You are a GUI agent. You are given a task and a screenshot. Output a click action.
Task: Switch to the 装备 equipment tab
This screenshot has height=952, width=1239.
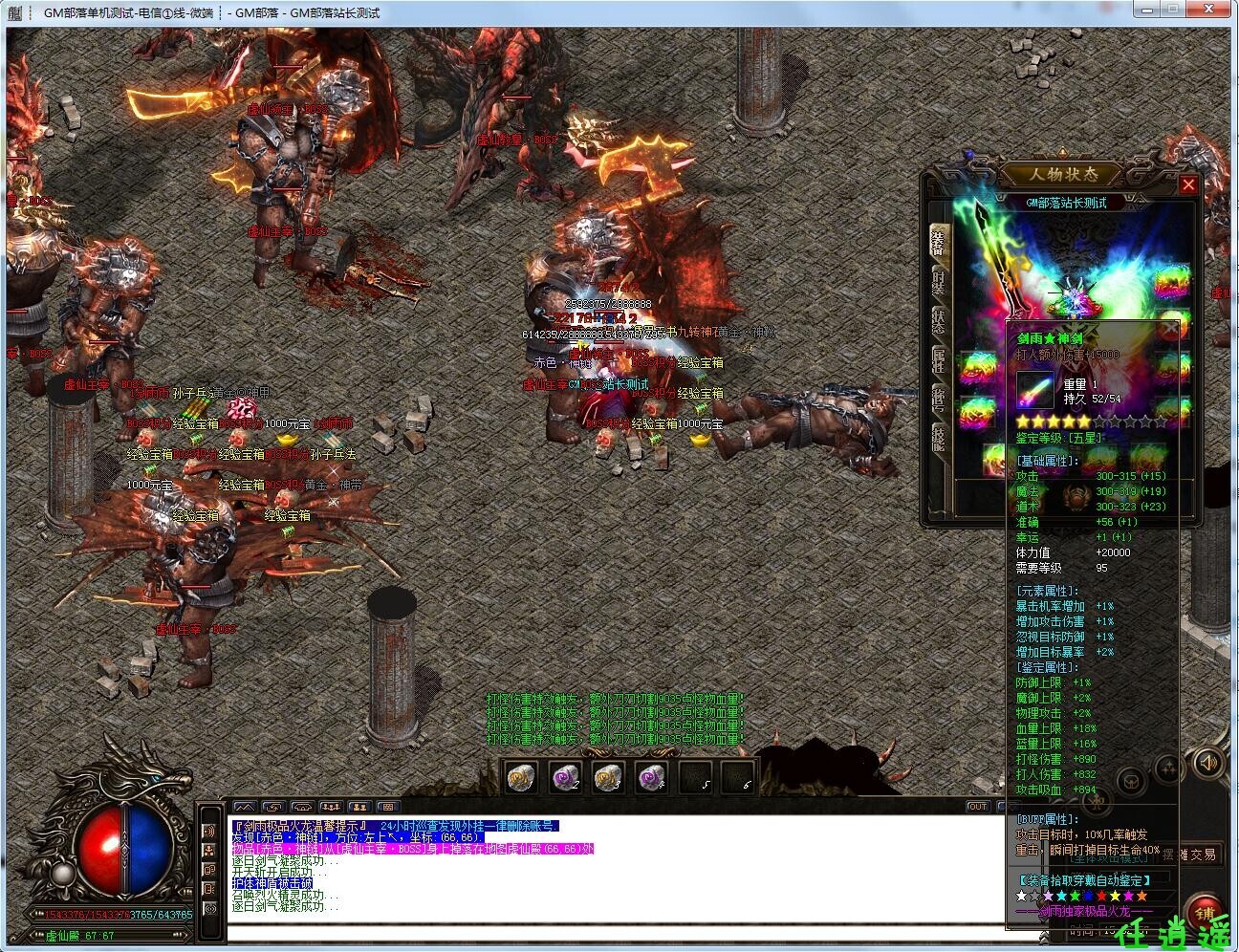[940, 244]
